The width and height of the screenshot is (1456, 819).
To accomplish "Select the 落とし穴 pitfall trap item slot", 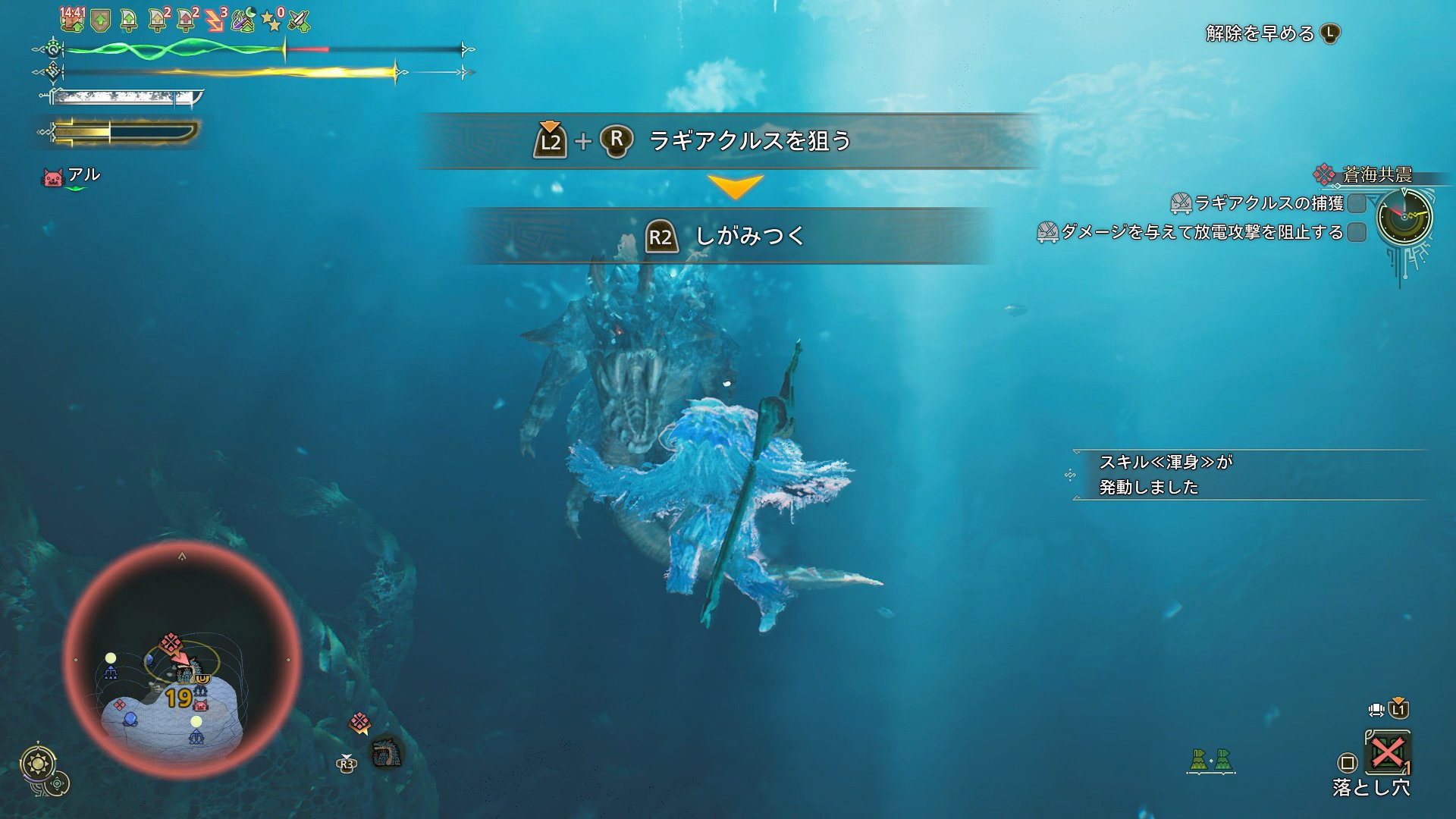I will [1387, 753].
